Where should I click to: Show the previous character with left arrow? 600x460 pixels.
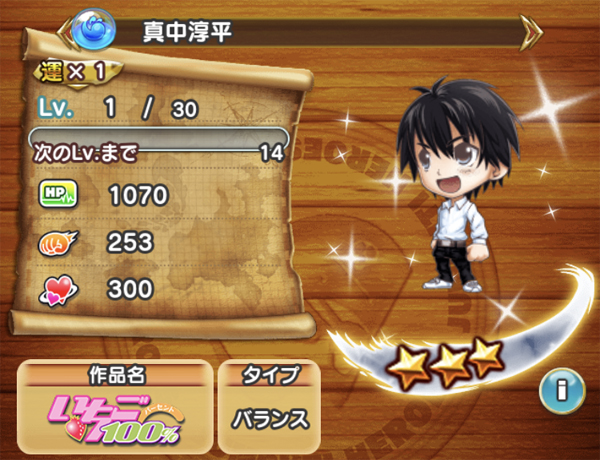pos(67,33)
